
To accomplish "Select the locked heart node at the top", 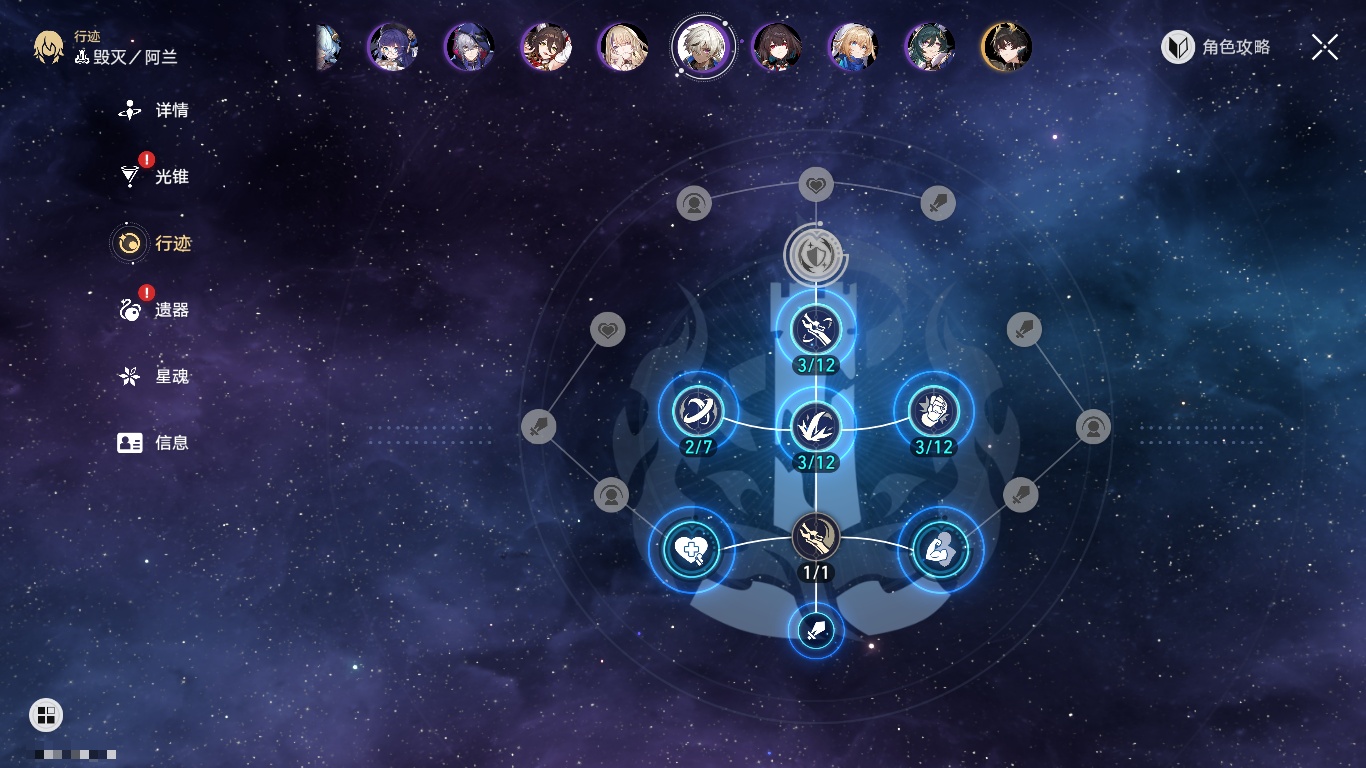I will (x=816, y=185).
